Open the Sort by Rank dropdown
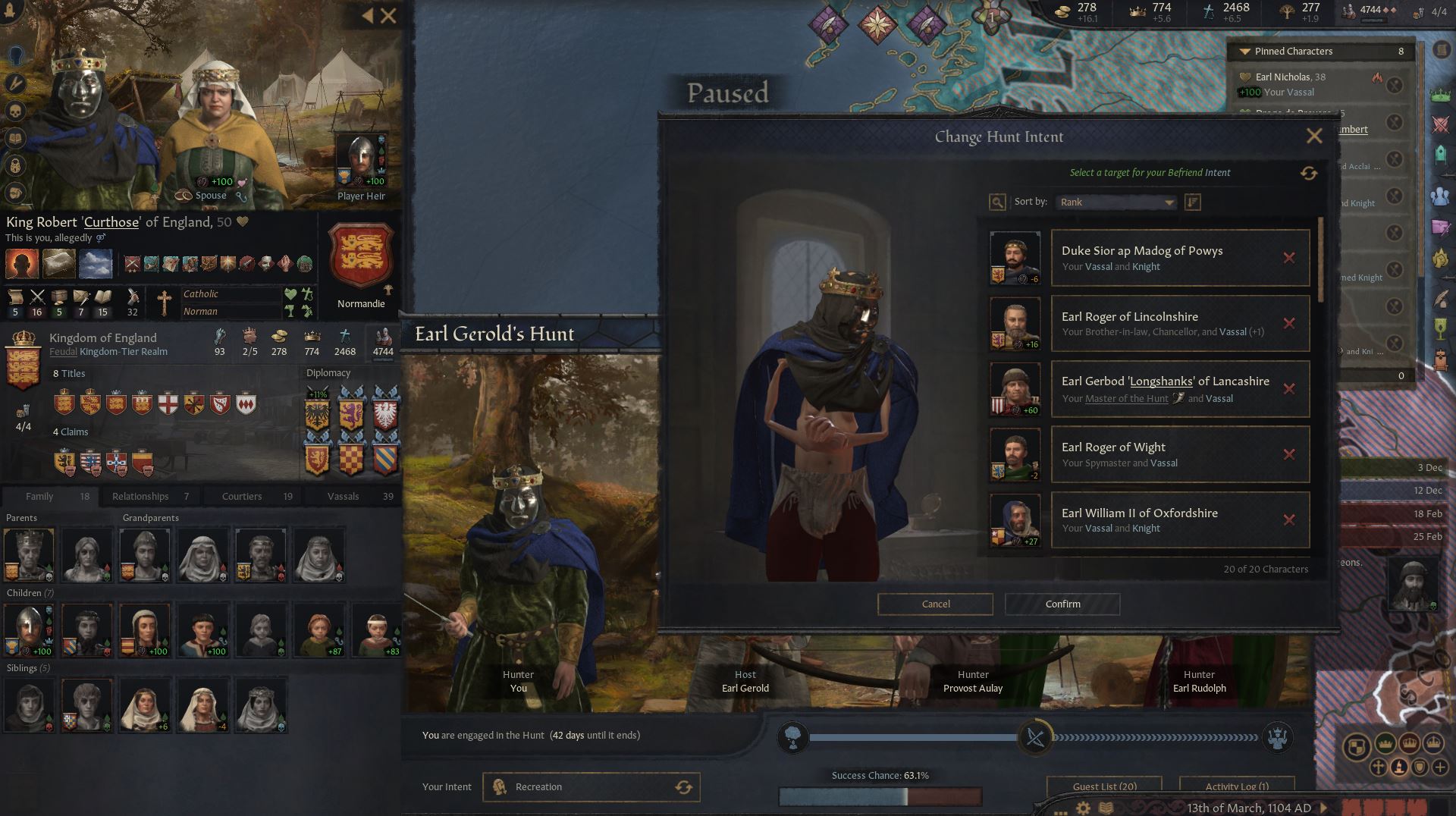Screen dimensions: 1456x816 [1115, 202]
